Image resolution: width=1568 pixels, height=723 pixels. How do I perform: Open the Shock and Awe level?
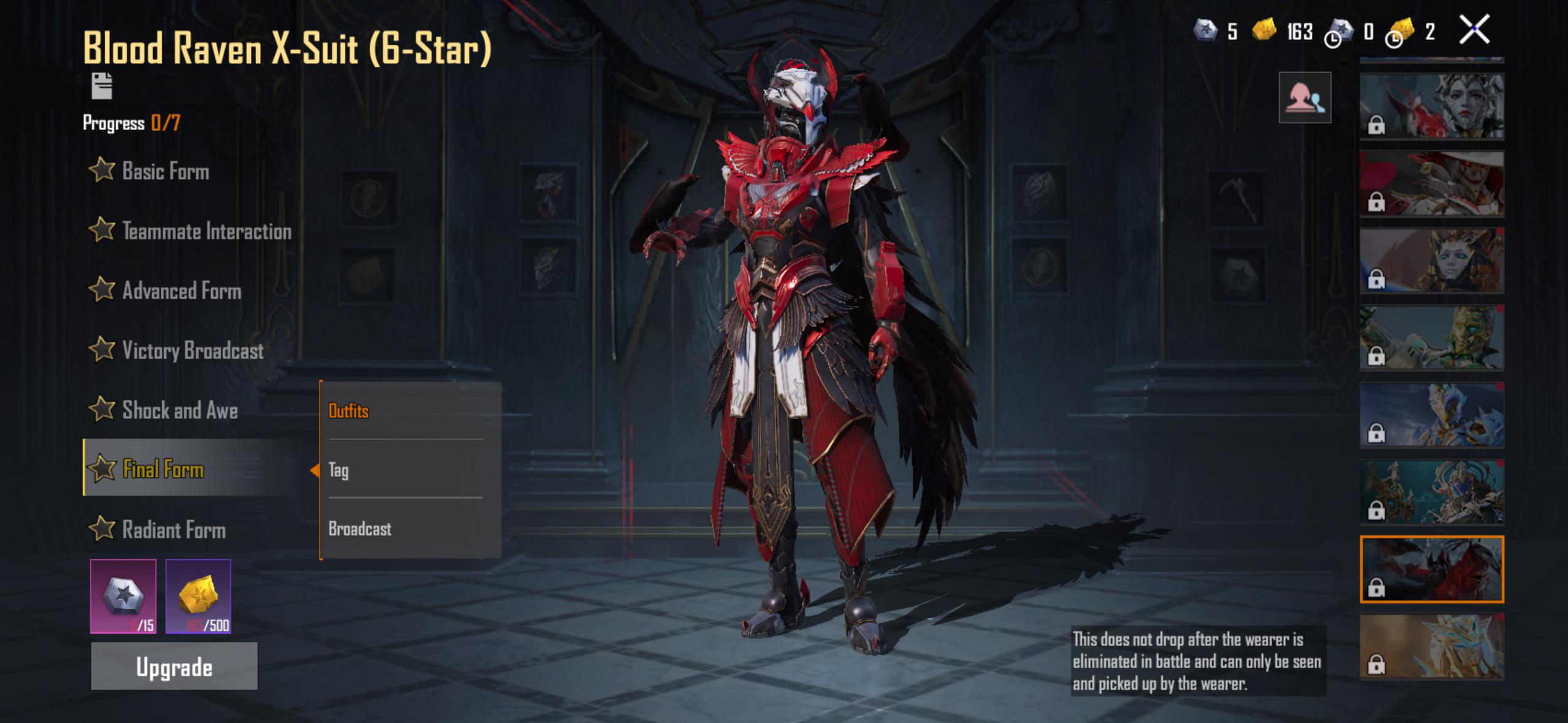pos(179,410)
